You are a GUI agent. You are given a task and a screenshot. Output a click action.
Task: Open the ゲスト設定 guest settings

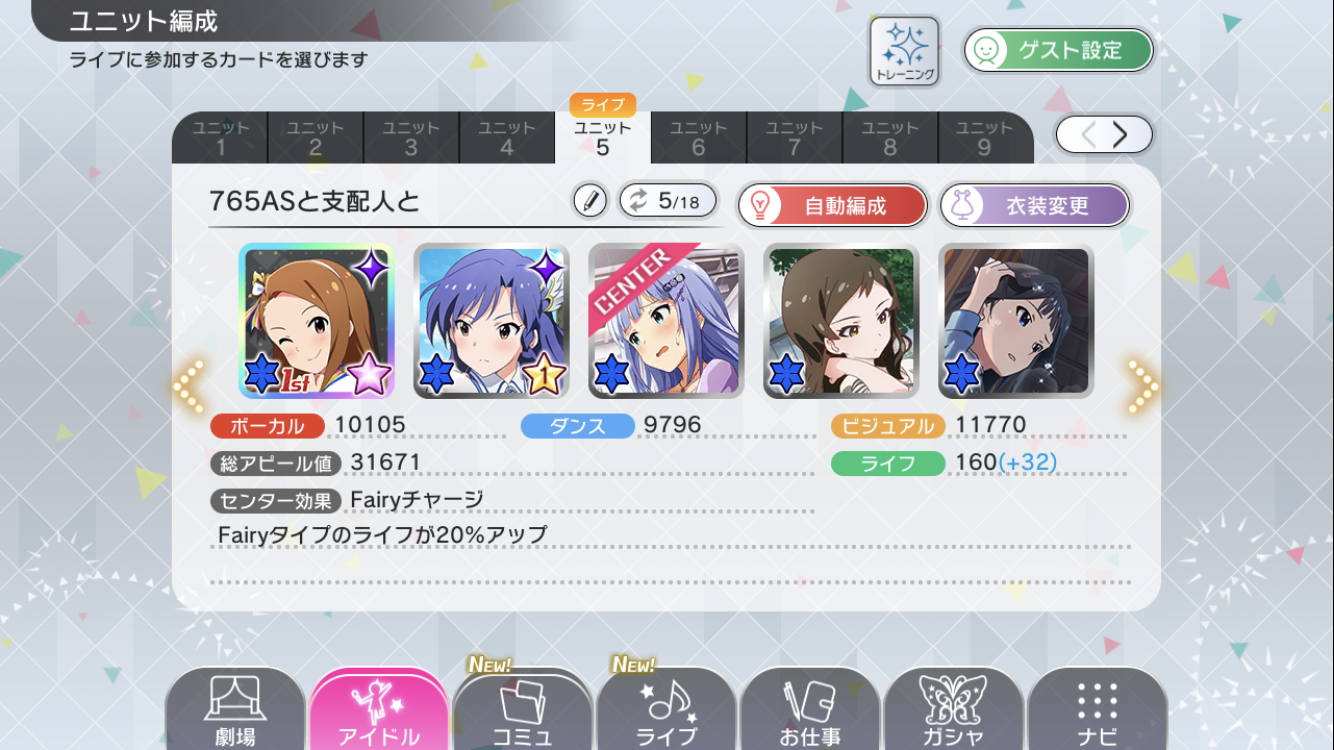click(1058, 50)
